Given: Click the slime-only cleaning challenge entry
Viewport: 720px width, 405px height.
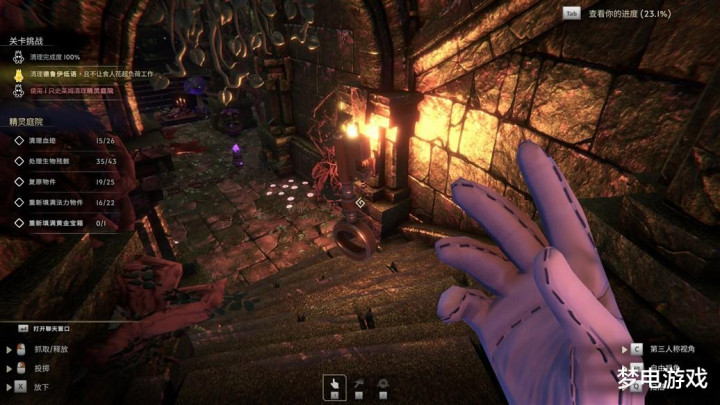Looking at the screenshot, I should point(75,90).
